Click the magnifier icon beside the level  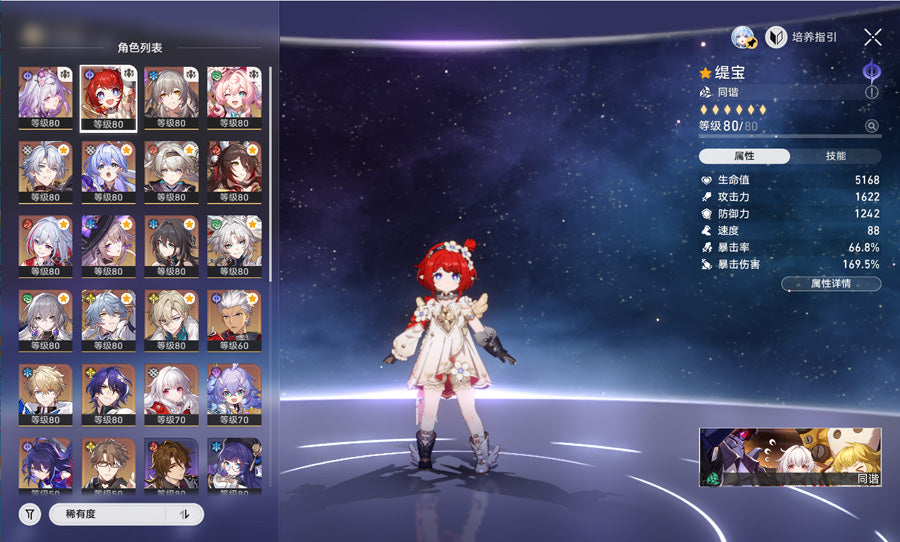click(x=872, y=126)
